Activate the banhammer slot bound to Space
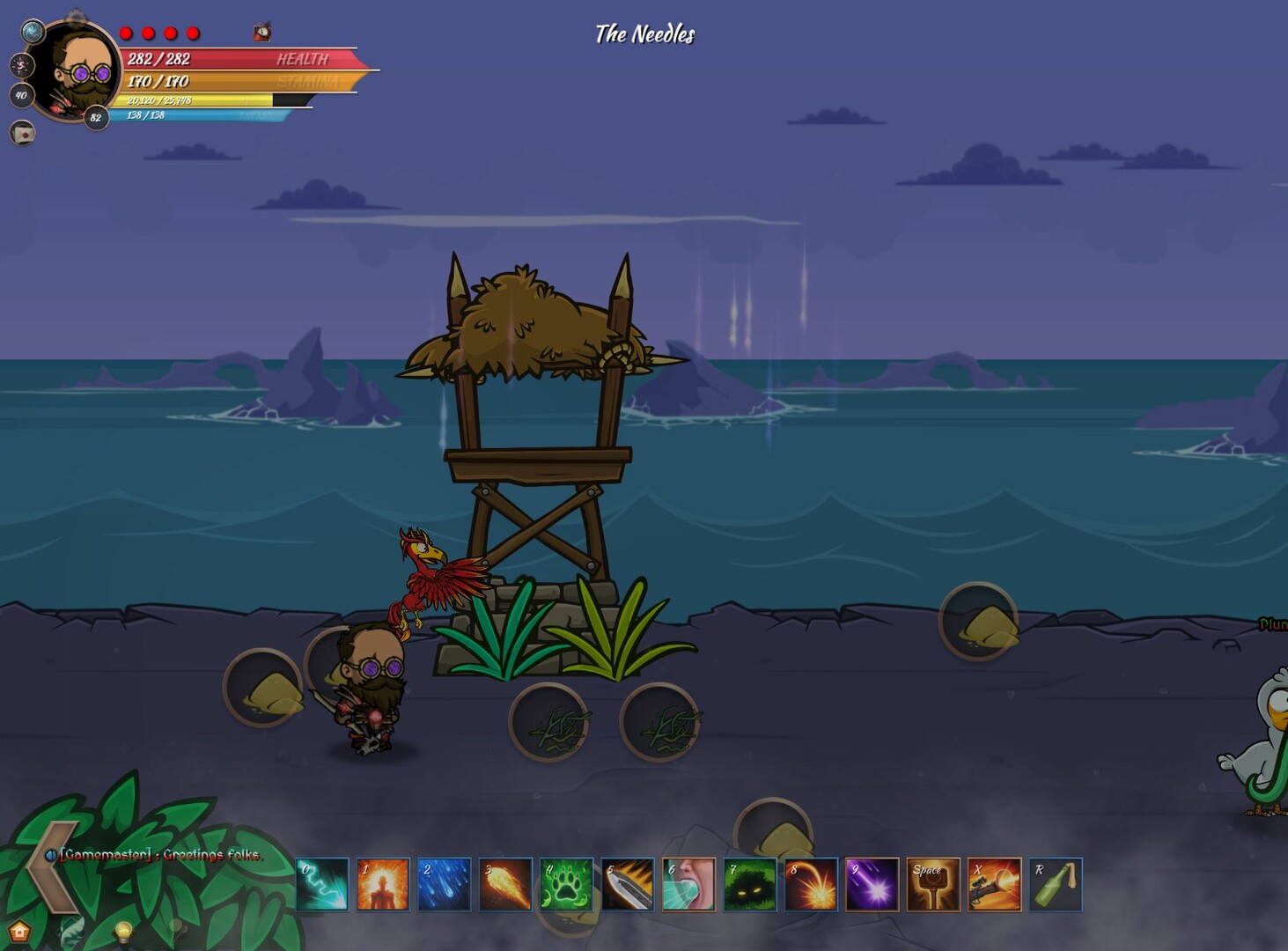 point(932,885)
